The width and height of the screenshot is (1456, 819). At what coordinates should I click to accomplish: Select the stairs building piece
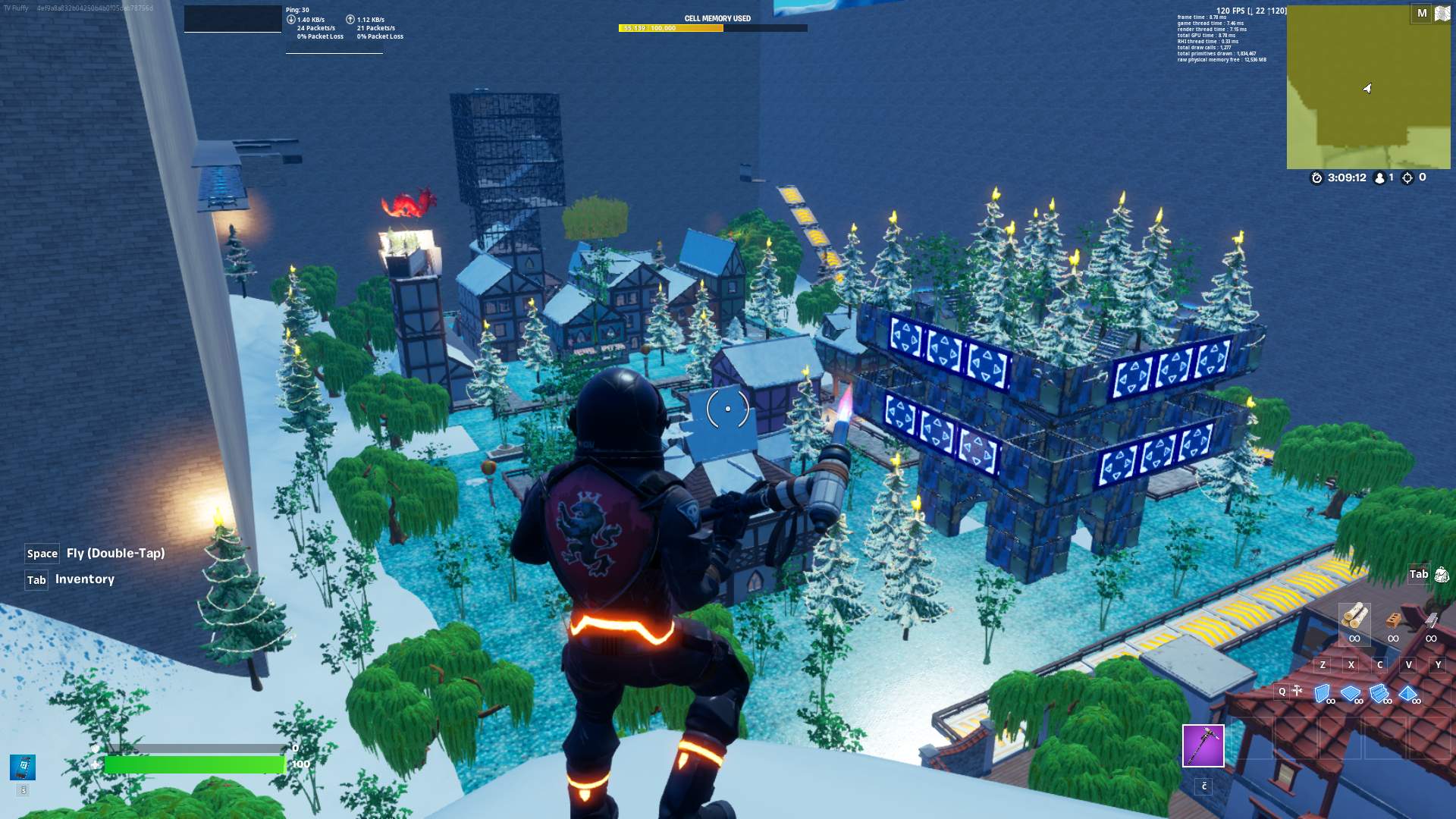(1379, 693)
